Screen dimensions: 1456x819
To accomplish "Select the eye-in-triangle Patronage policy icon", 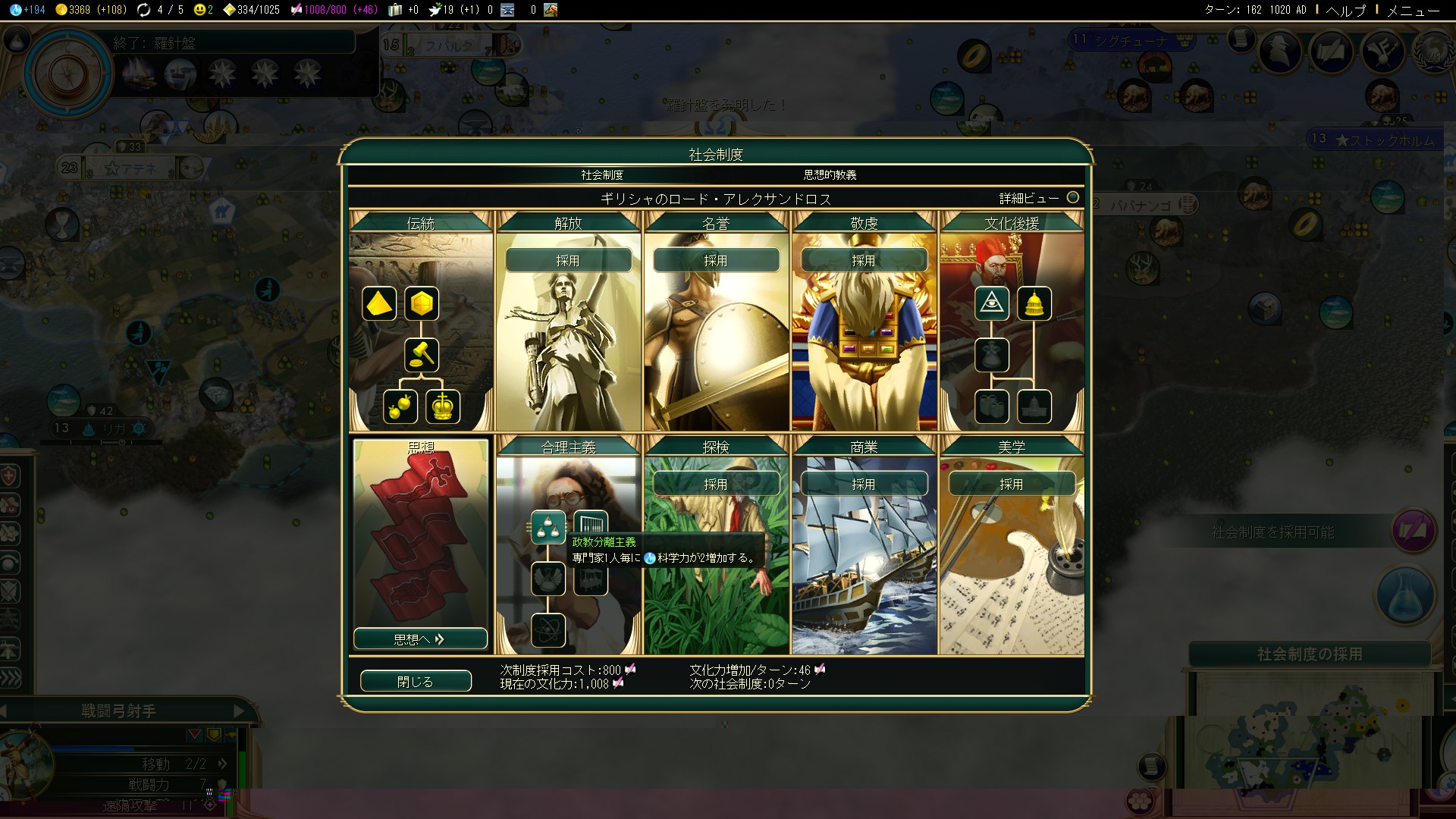I will pyautogui.click(x=992, y=304).
